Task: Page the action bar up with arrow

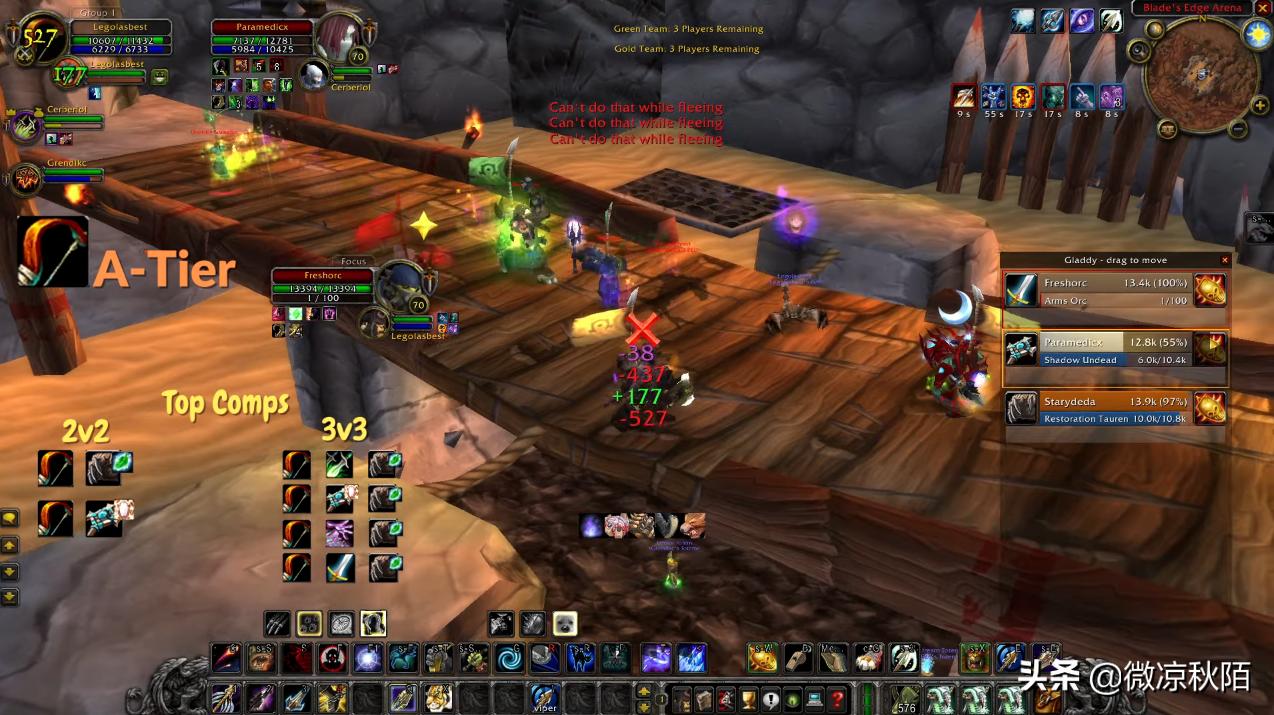Action: click(x=645, y=689)
